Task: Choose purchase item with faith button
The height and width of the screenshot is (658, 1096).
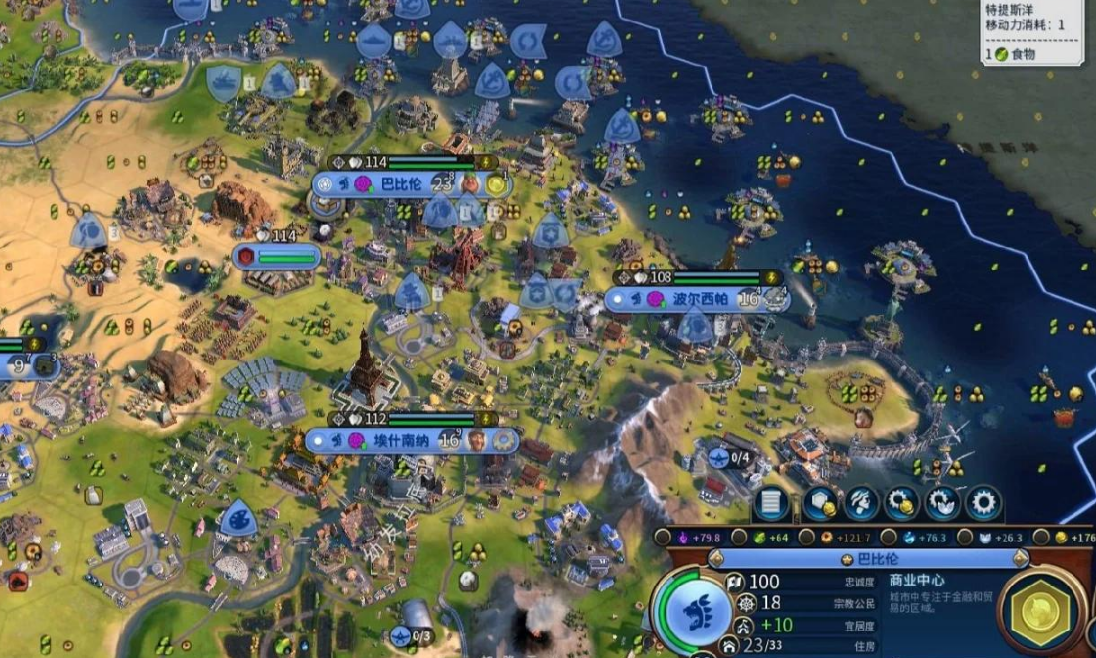Action: [942, 503]
